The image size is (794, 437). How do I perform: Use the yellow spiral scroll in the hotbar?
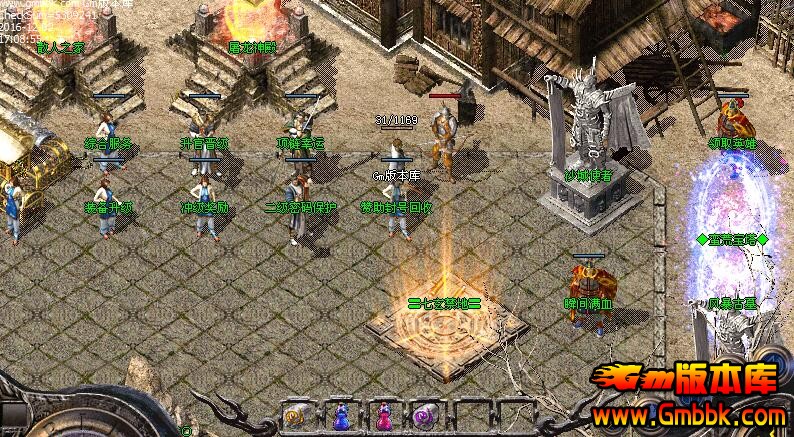(x=295, y=416)
